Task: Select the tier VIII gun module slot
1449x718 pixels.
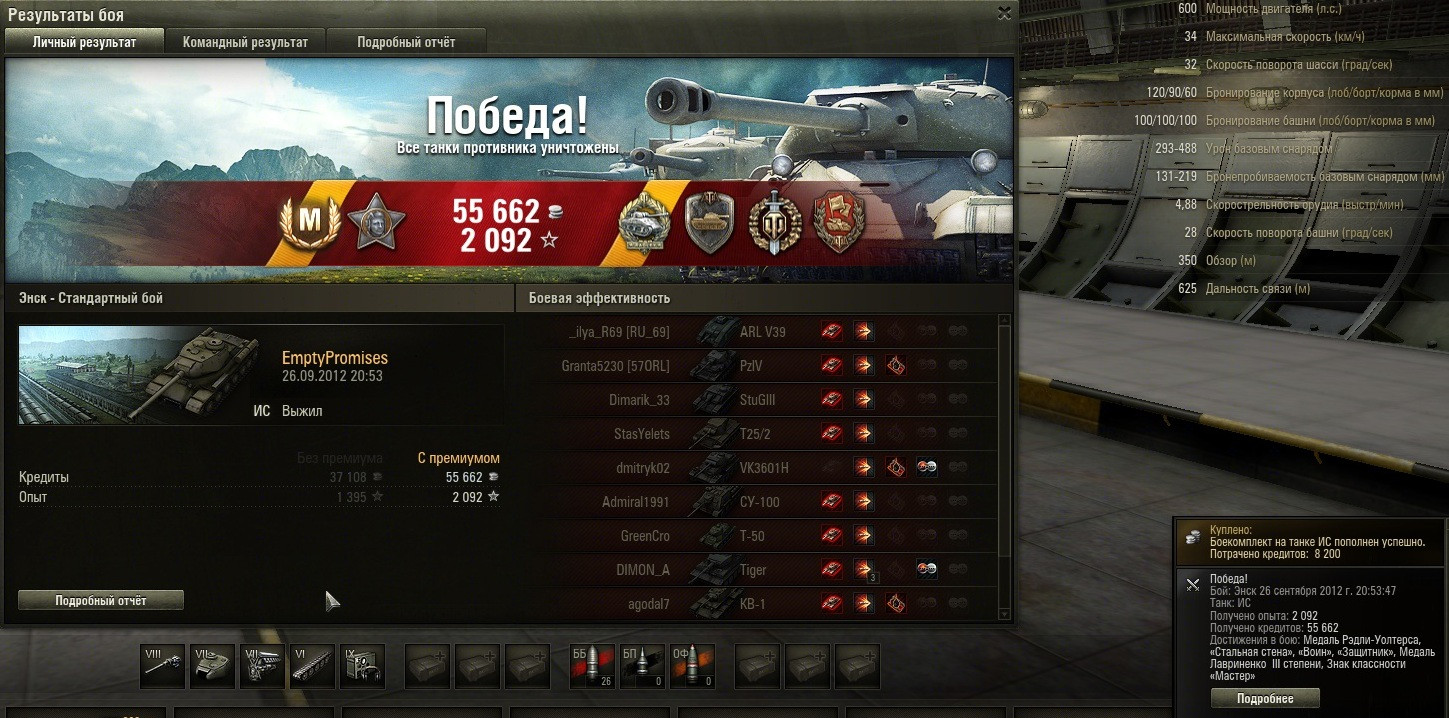Action: pos(162,666)
